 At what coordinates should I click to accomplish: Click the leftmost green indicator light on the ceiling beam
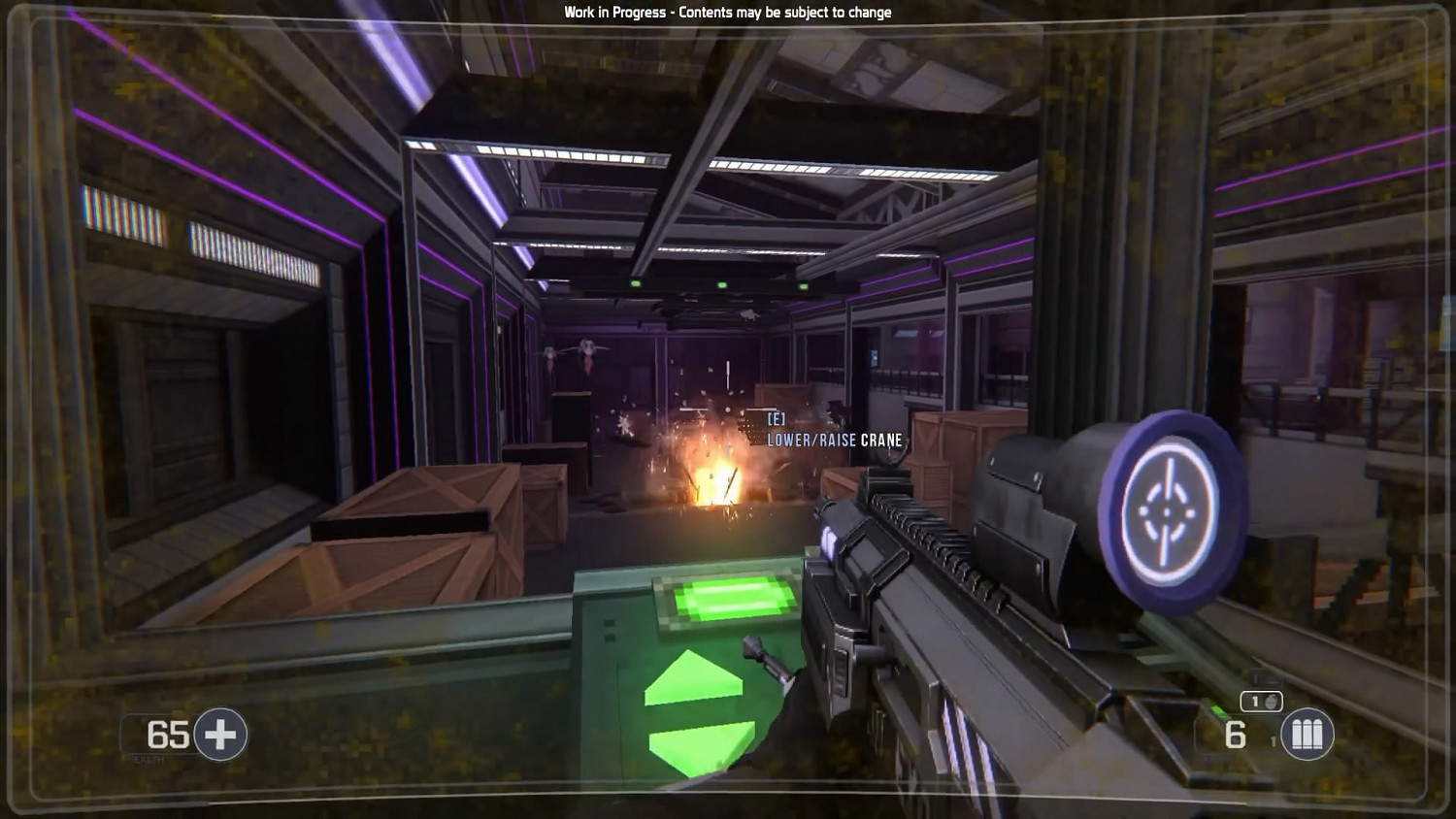[x=636, y=282]
